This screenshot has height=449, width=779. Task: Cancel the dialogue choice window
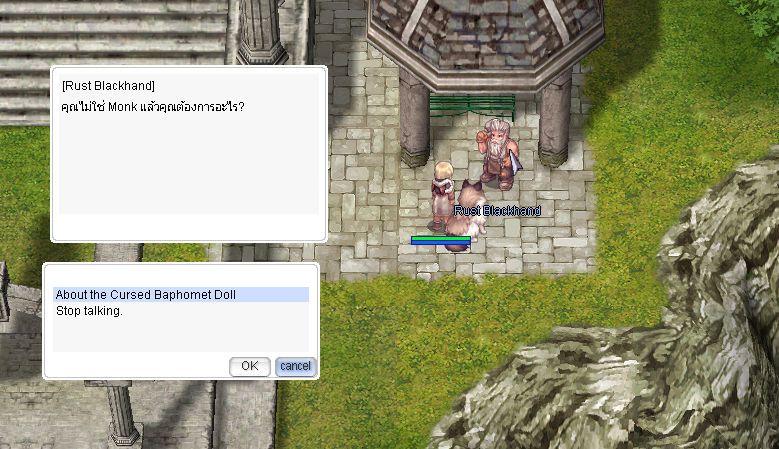295,366
